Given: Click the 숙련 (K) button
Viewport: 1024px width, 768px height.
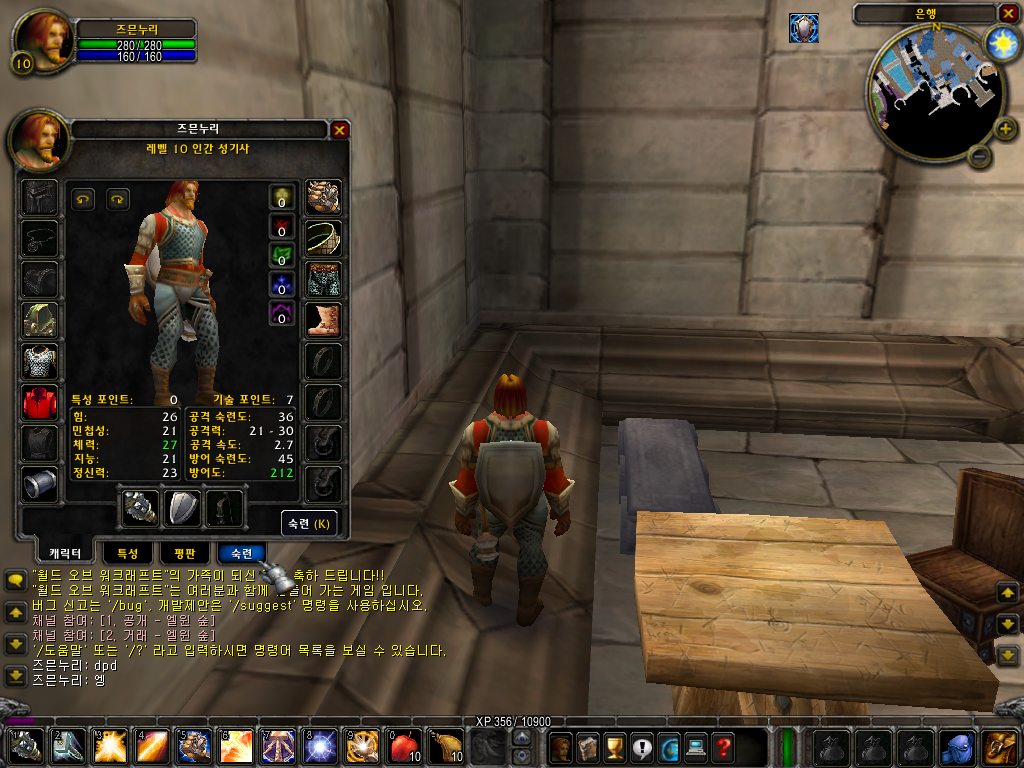Looking at the screenshot, I should point(309,523).
